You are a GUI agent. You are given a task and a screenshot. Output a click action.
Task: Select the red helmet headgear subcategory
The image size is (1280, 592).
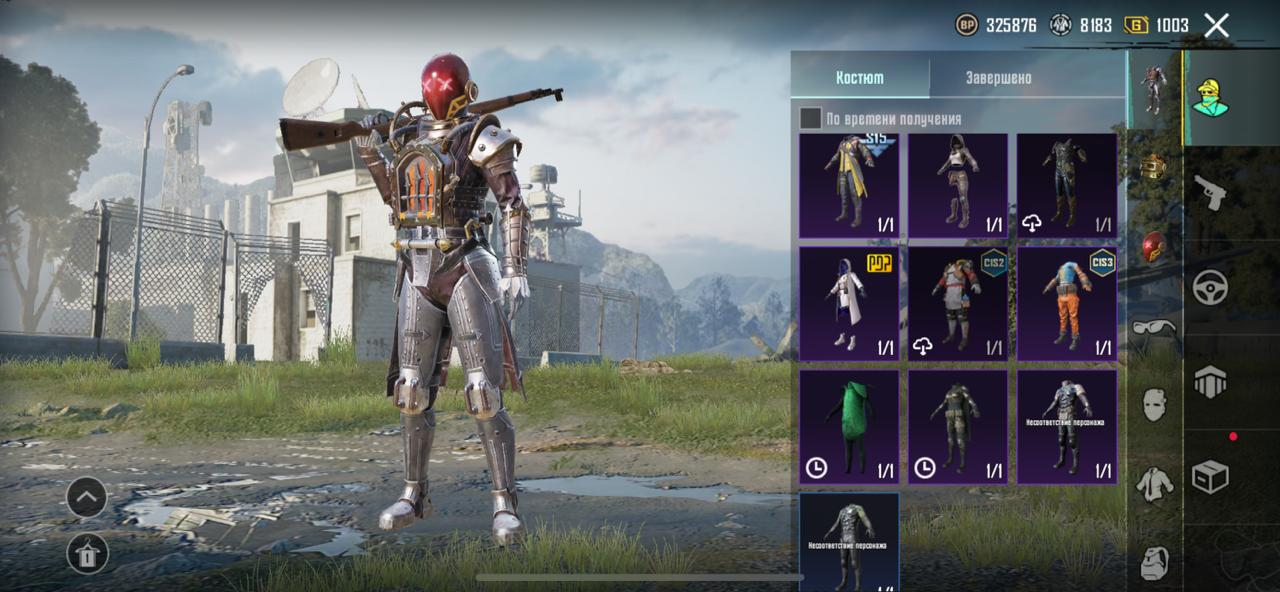coord(1154,247)
